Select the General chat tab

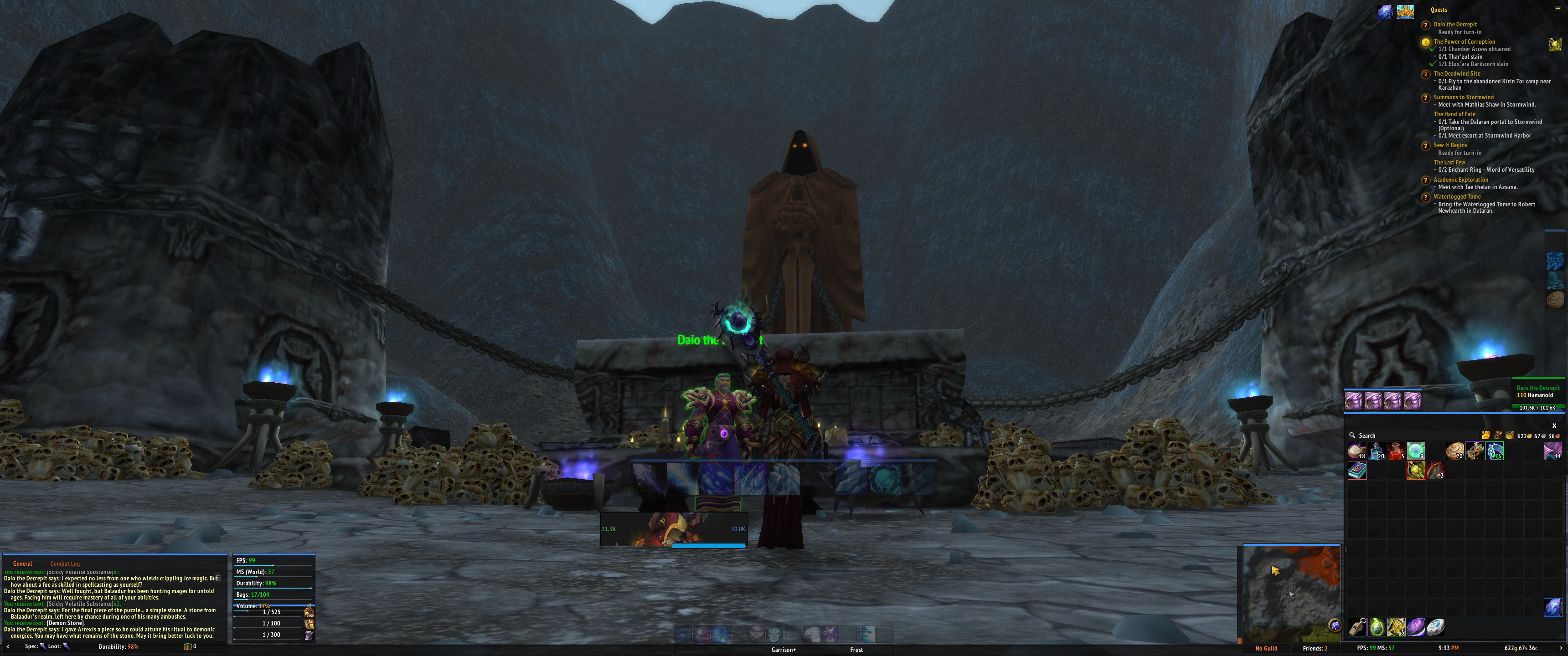pyautogui.click(x=22, y=564)
